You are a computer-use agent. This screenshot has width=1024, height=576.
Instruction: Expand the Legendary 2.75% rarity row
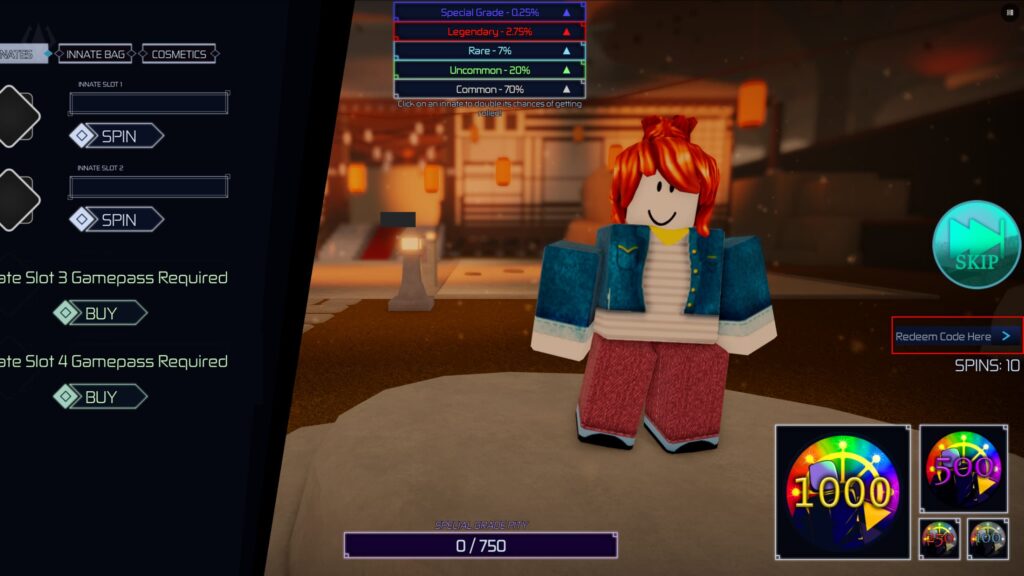coord(489,31)
